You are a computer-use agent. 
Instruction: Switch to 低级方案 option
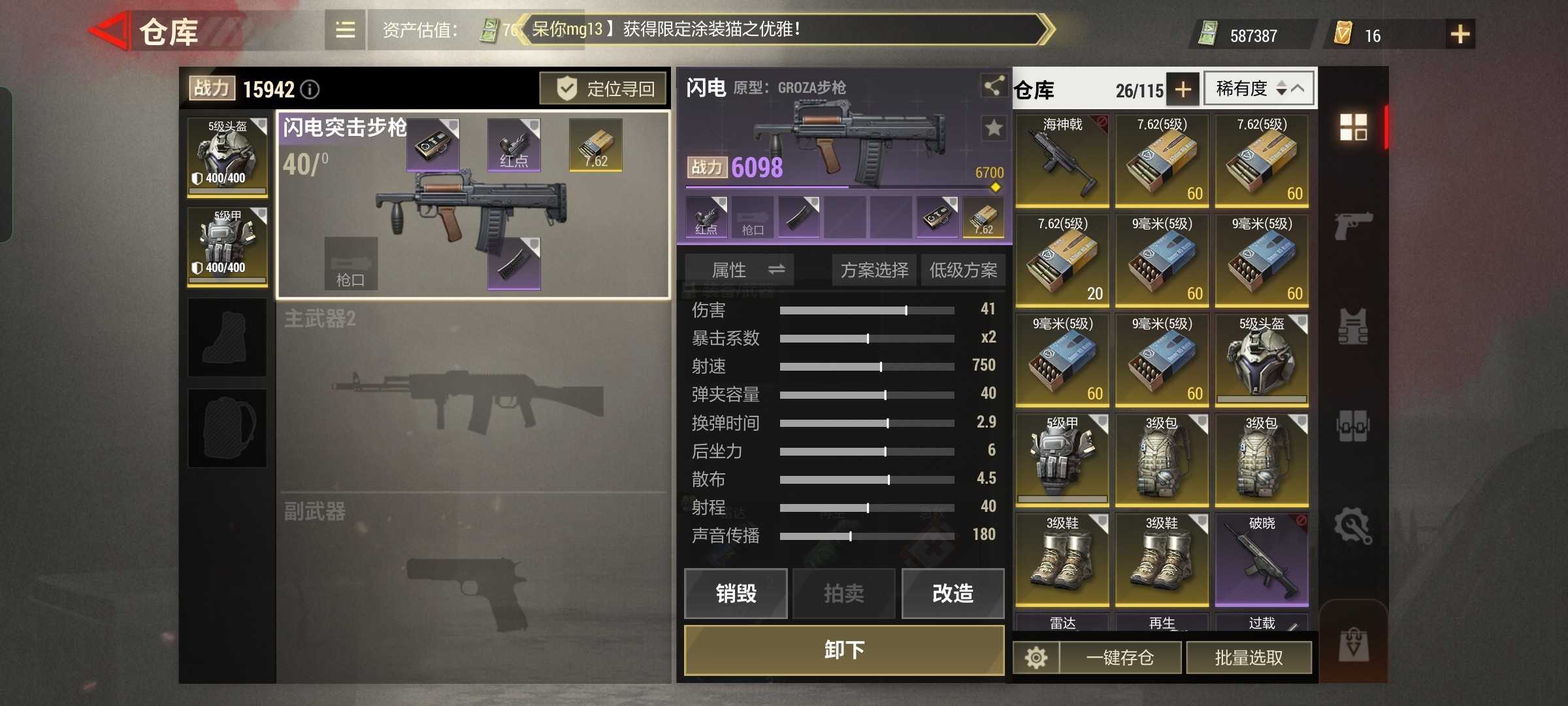click(x=964, y=269)
